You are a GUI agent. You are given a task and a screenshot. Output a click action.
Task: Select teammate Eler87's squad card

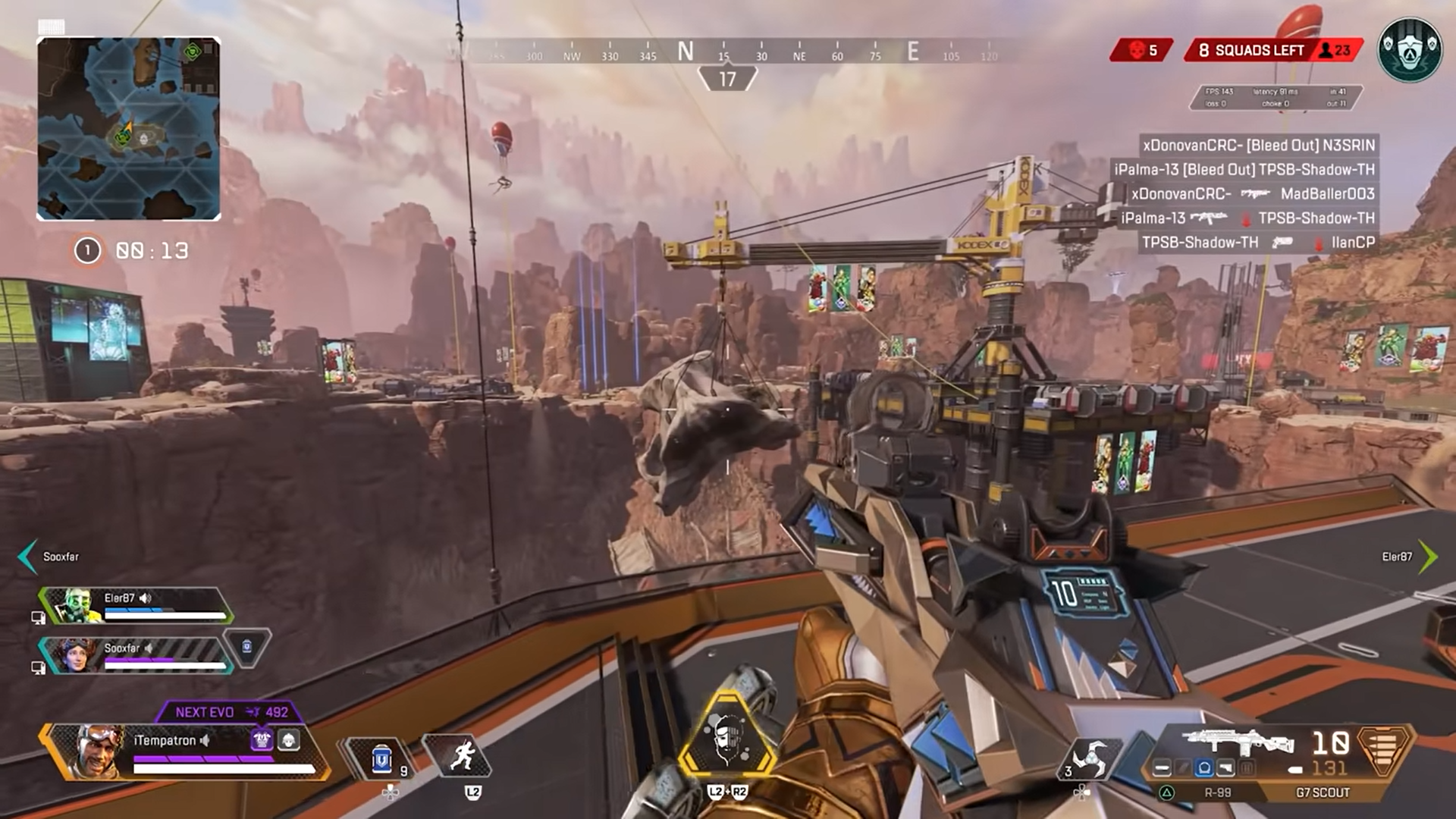[136, 605]
